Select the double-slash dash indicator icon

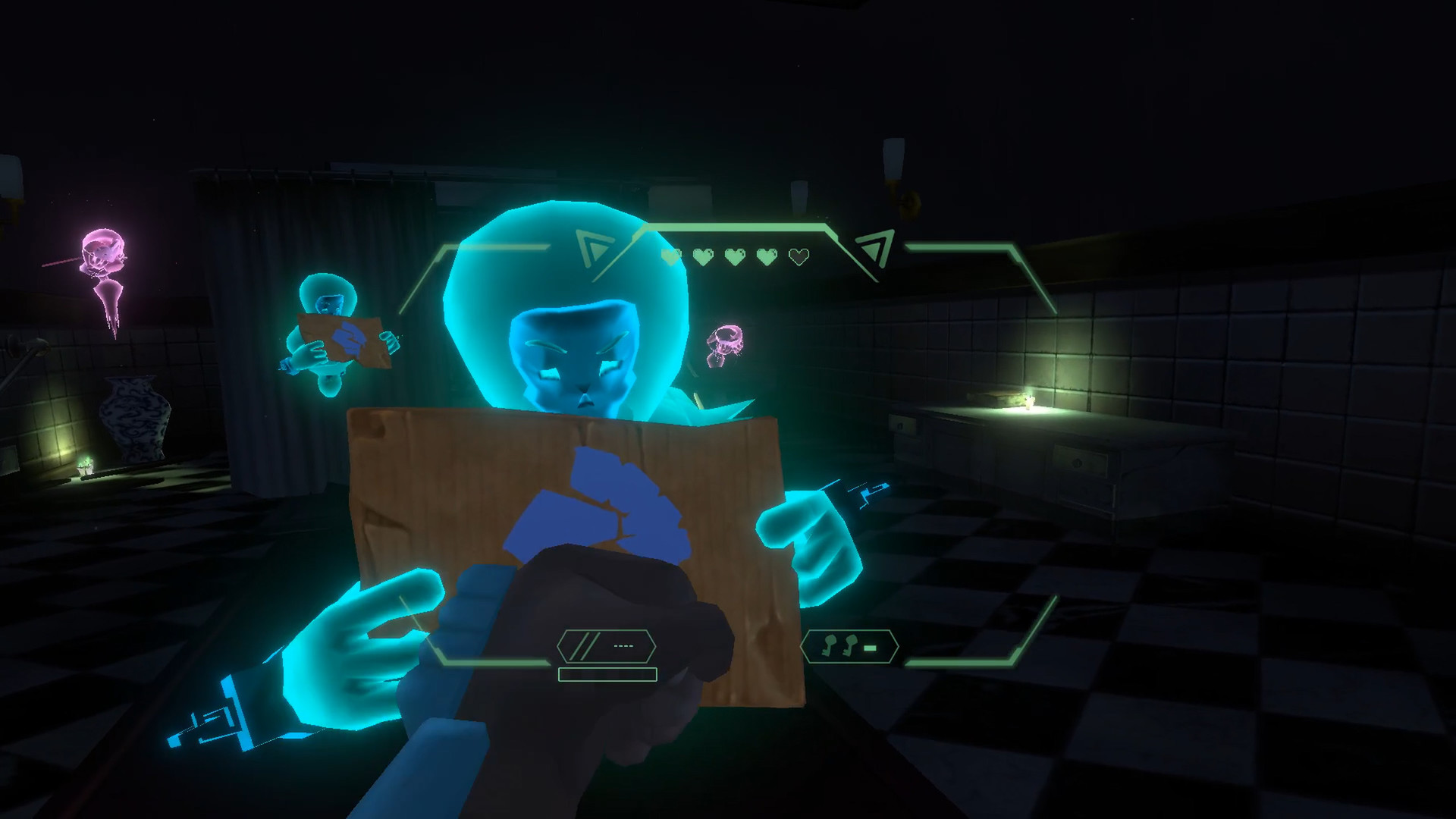click(584, 645)
